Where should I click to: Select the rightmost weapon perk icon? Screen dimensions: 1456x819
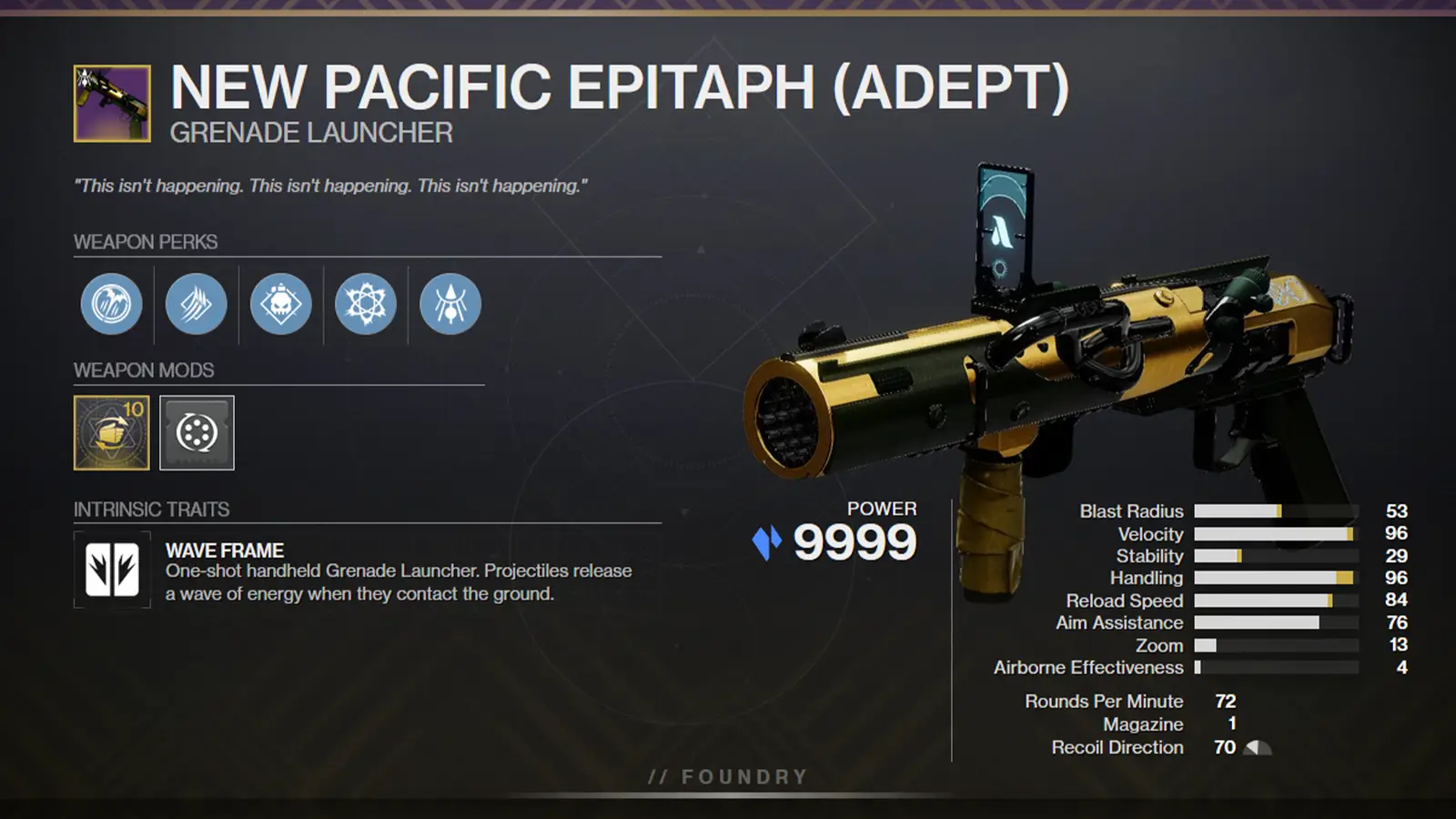pyautogui.click(x=449, y=305)
